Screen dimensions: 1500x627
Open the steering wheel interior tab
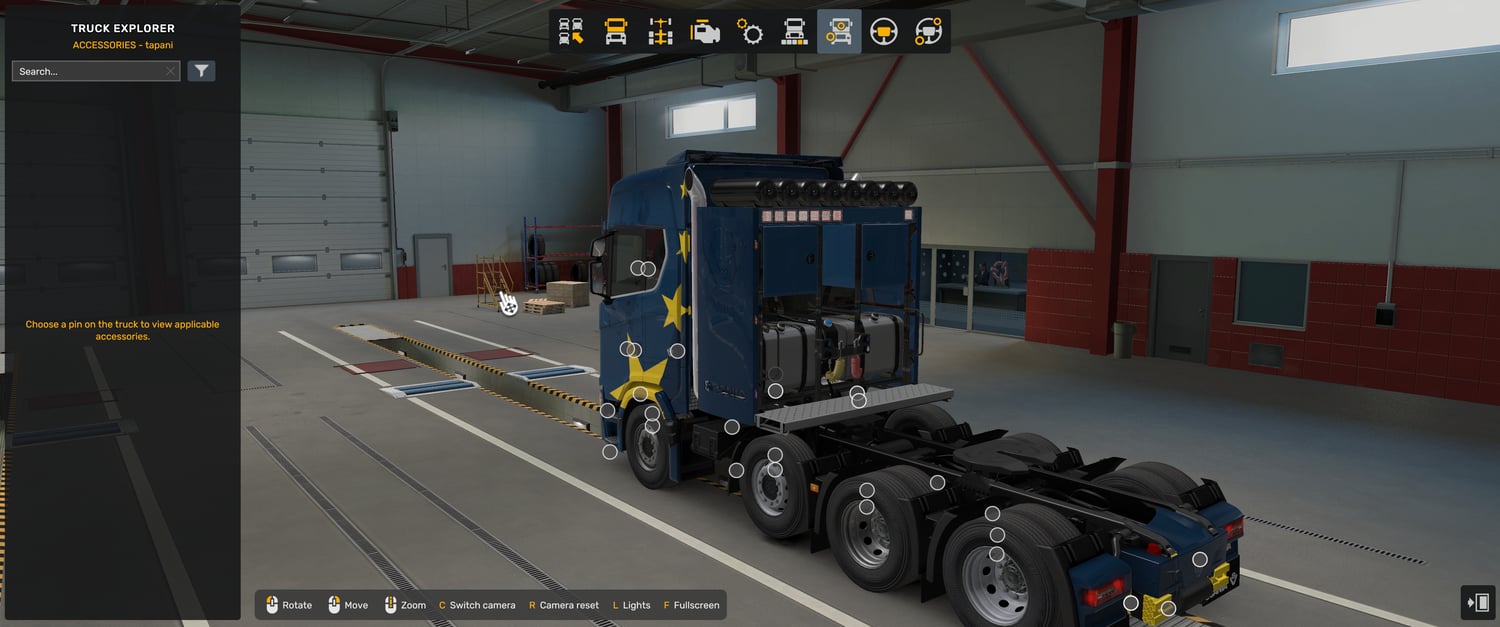click(x=883, y=32)
